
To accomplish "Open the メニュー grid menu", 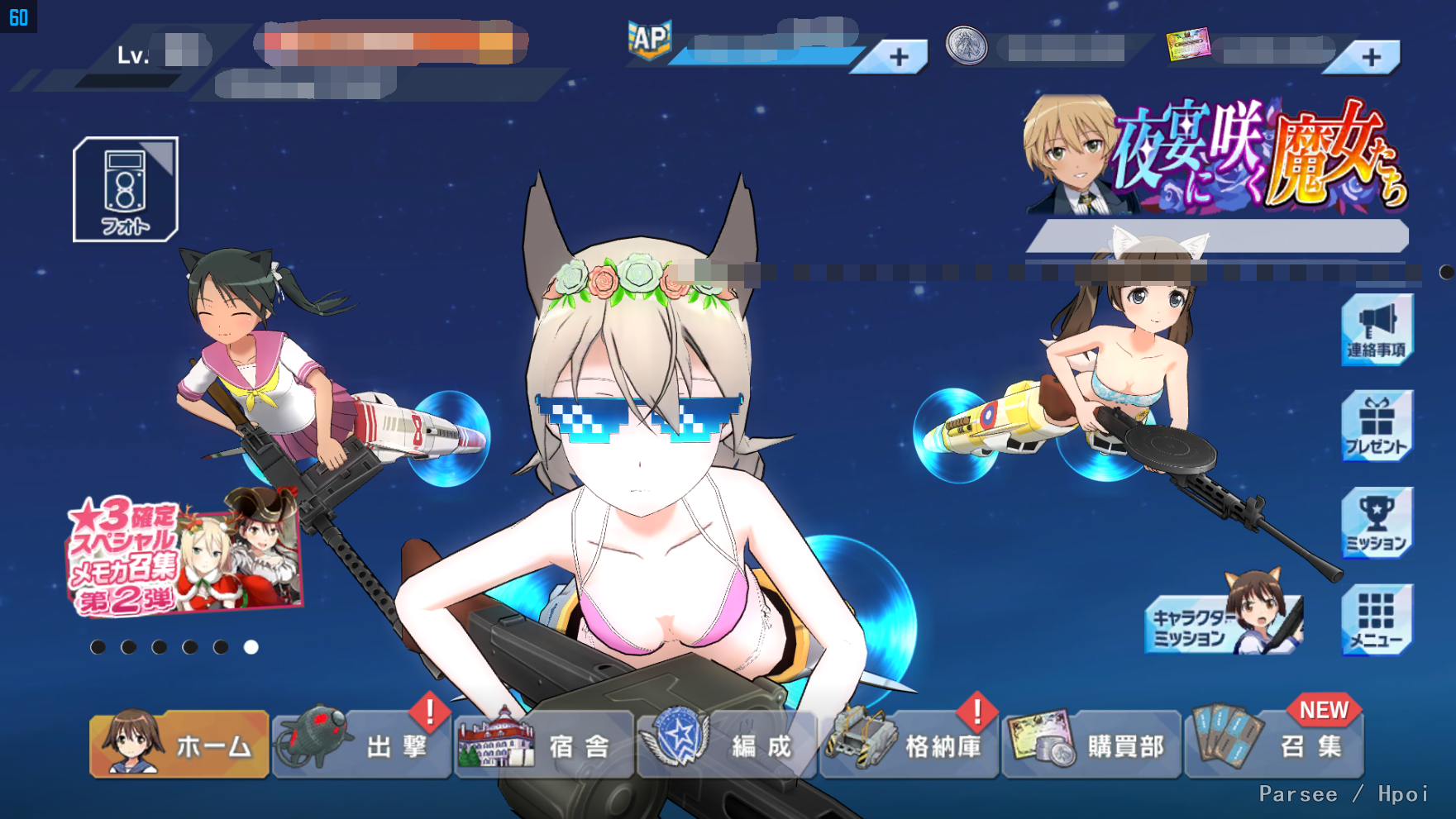I will (1377, 620).
